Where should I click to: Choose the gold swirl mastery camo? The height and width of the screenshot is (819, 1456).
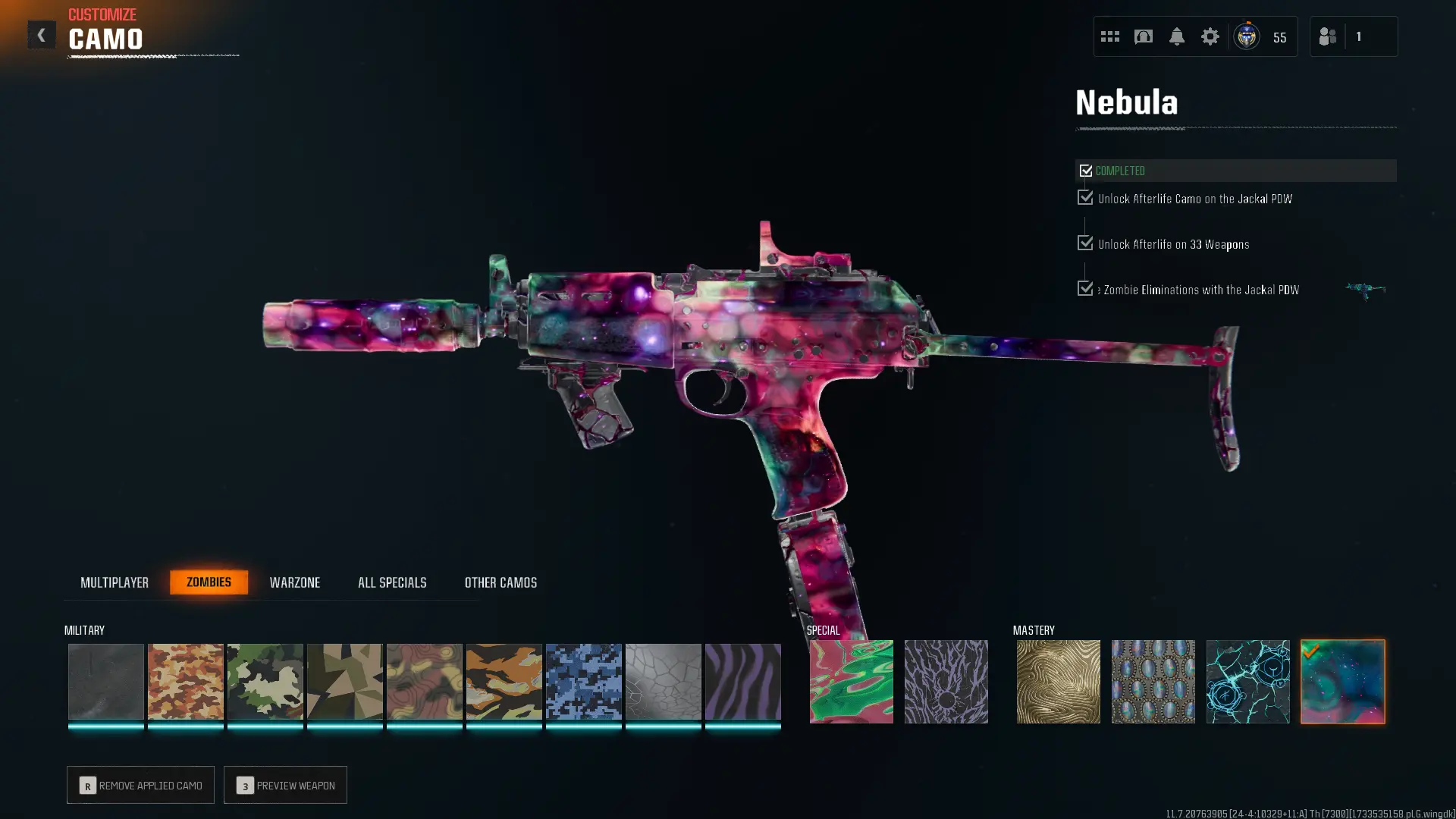click(1058, 681)
